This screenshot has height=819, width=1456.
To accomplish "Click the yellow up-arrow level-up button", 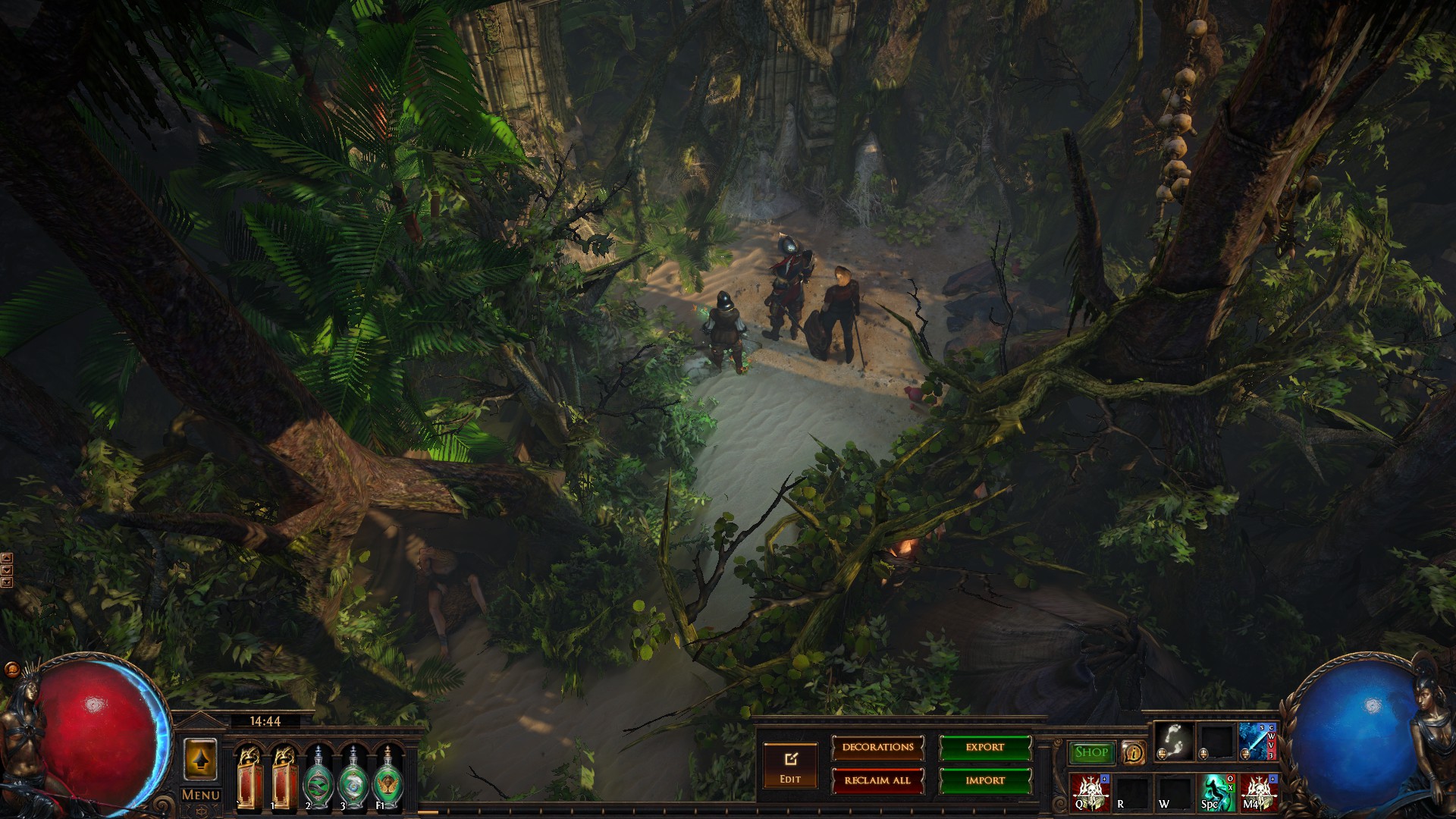I will [200, 759].
